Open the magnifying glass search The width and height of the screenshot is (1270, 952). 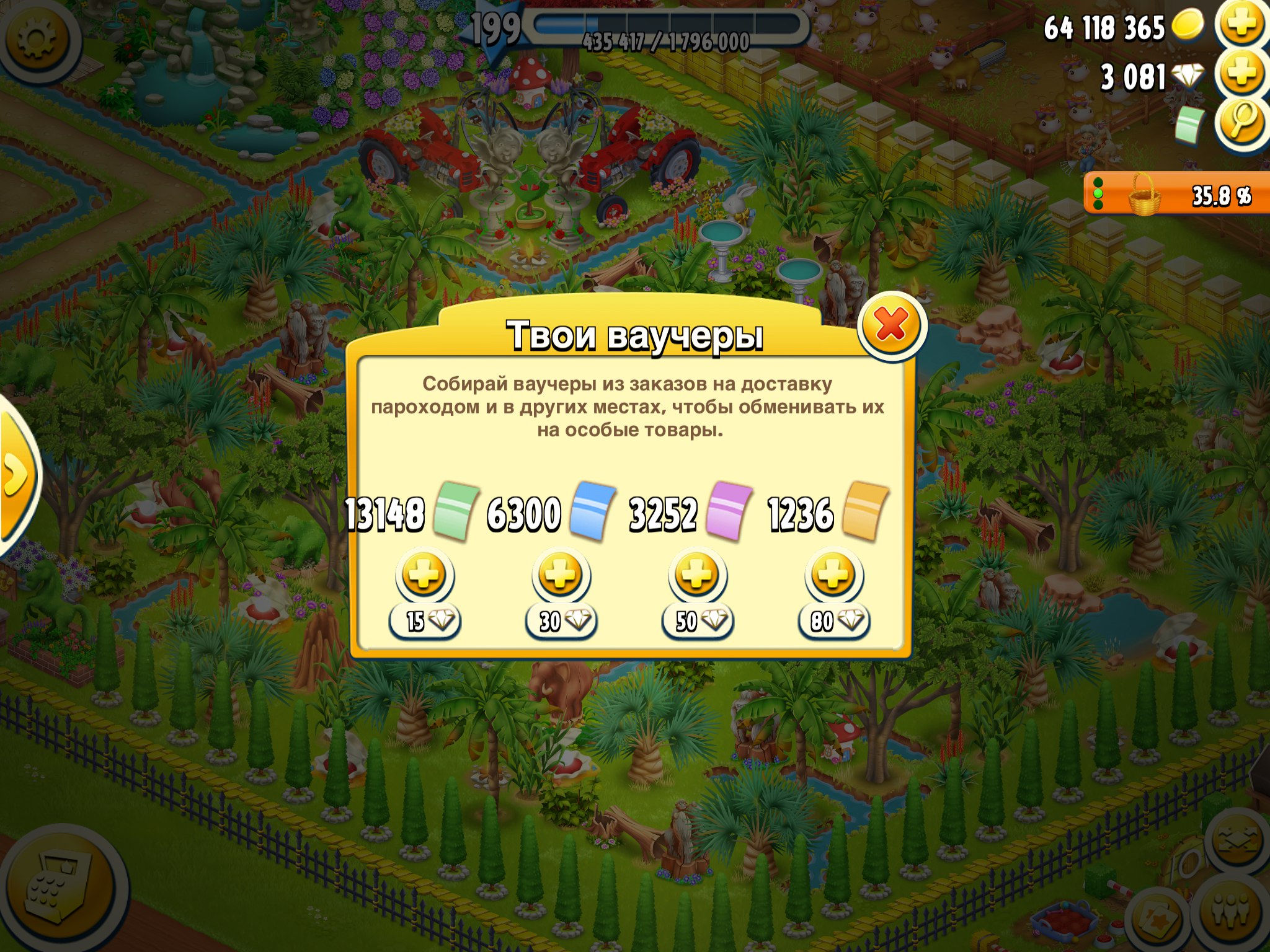pyautogui.click(x=1241, y=123)
